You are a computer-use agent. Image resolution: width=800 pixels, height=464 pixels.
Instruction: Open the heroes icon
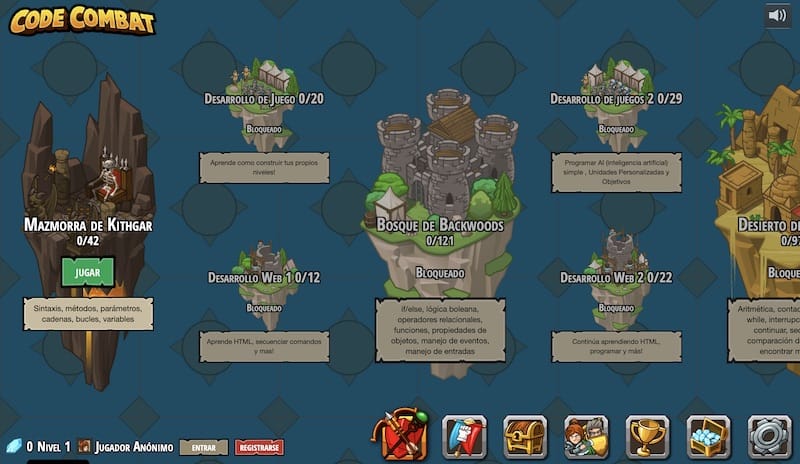(586, 437)
